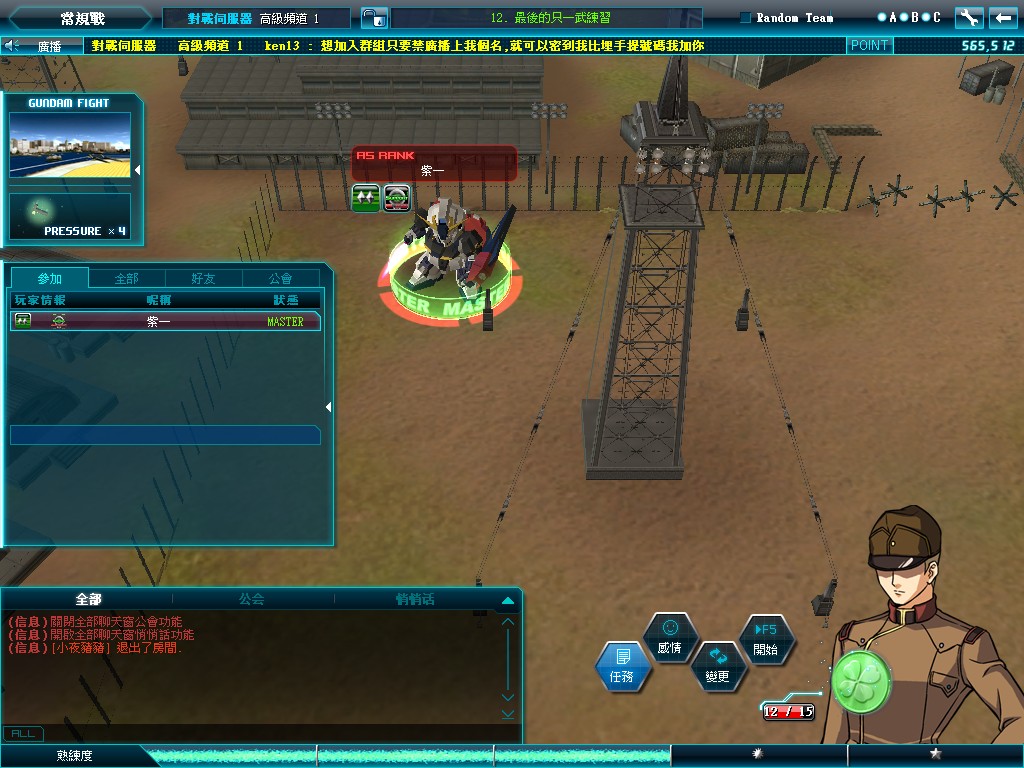Mute the broadcast speaker icon
This screenshot has height=768, width=1024.
(12, 45)
